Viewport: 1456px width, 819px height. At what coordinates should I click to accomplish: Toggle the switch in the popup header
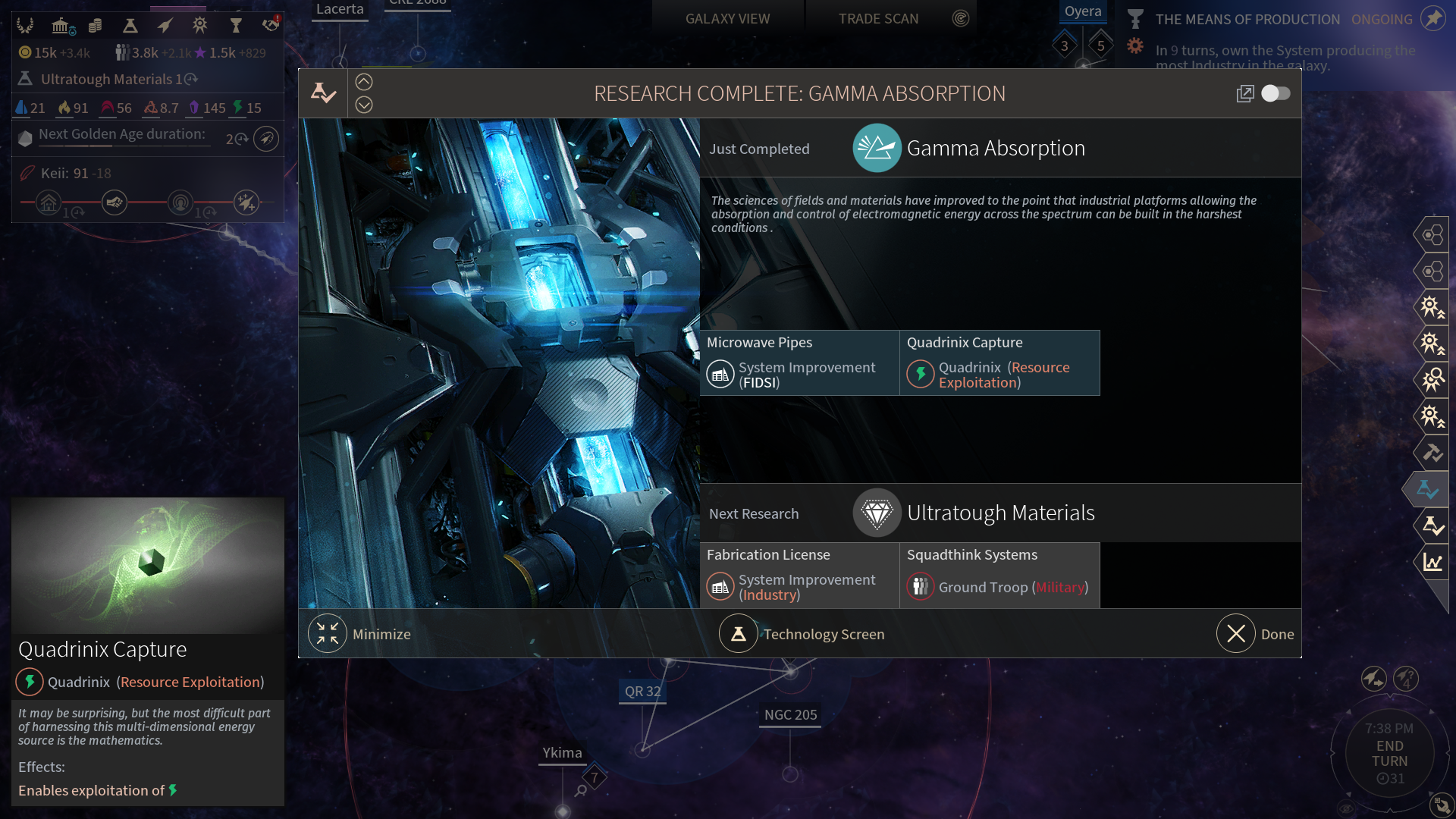1276,93
